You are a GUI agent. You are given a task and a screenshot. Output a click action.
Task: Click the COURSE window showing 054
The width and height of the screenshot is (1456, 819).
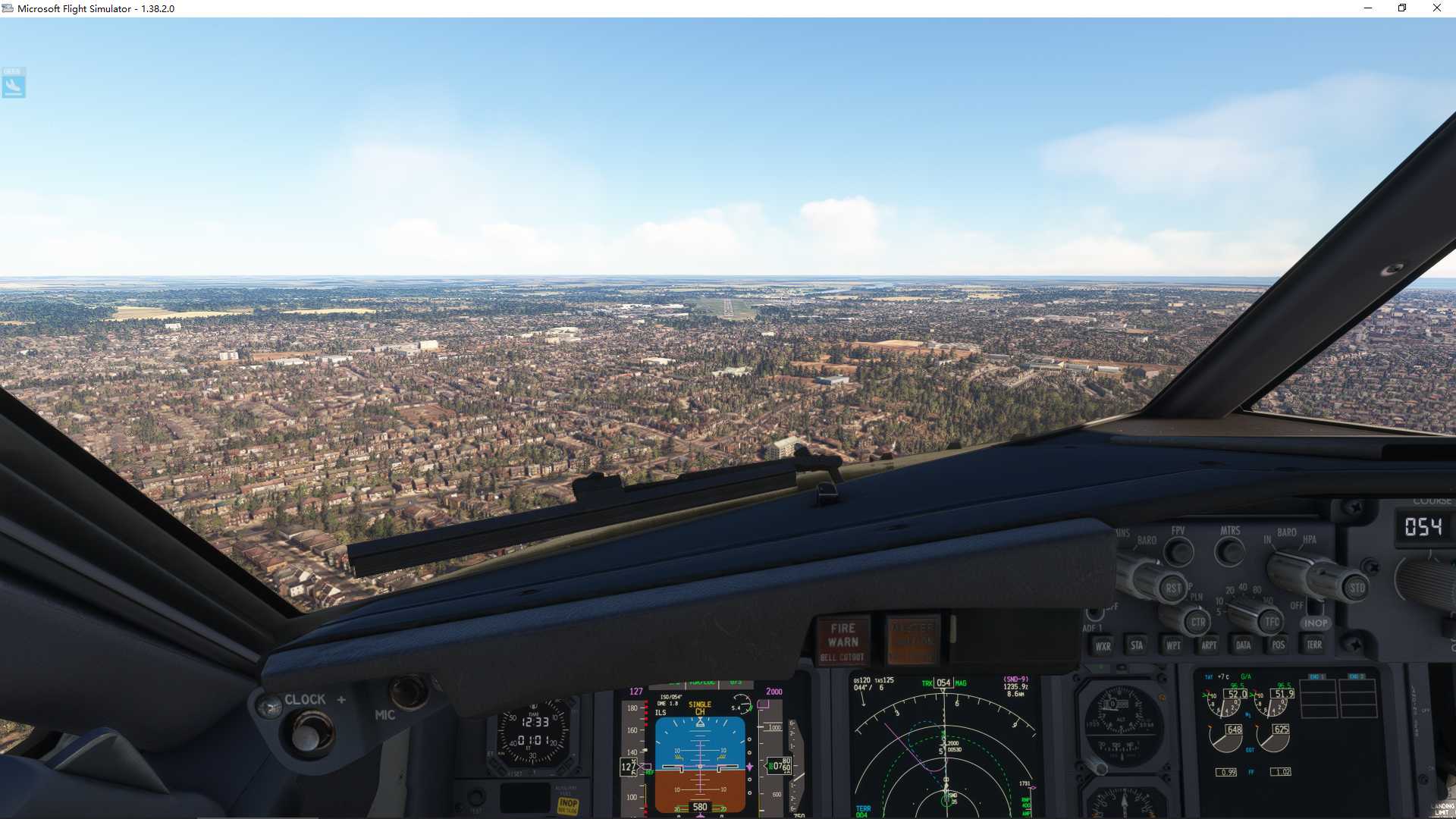pyautogui.click(x=1425, y=527)
